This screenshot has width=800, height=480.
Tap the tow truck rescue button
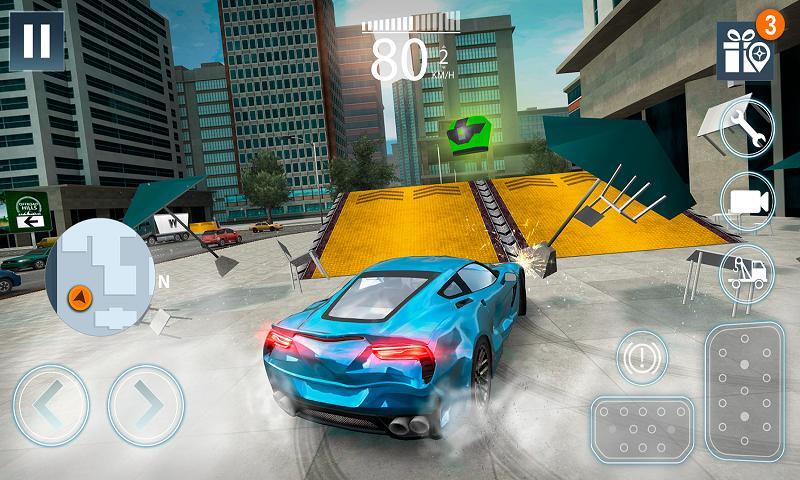(747, 272)
